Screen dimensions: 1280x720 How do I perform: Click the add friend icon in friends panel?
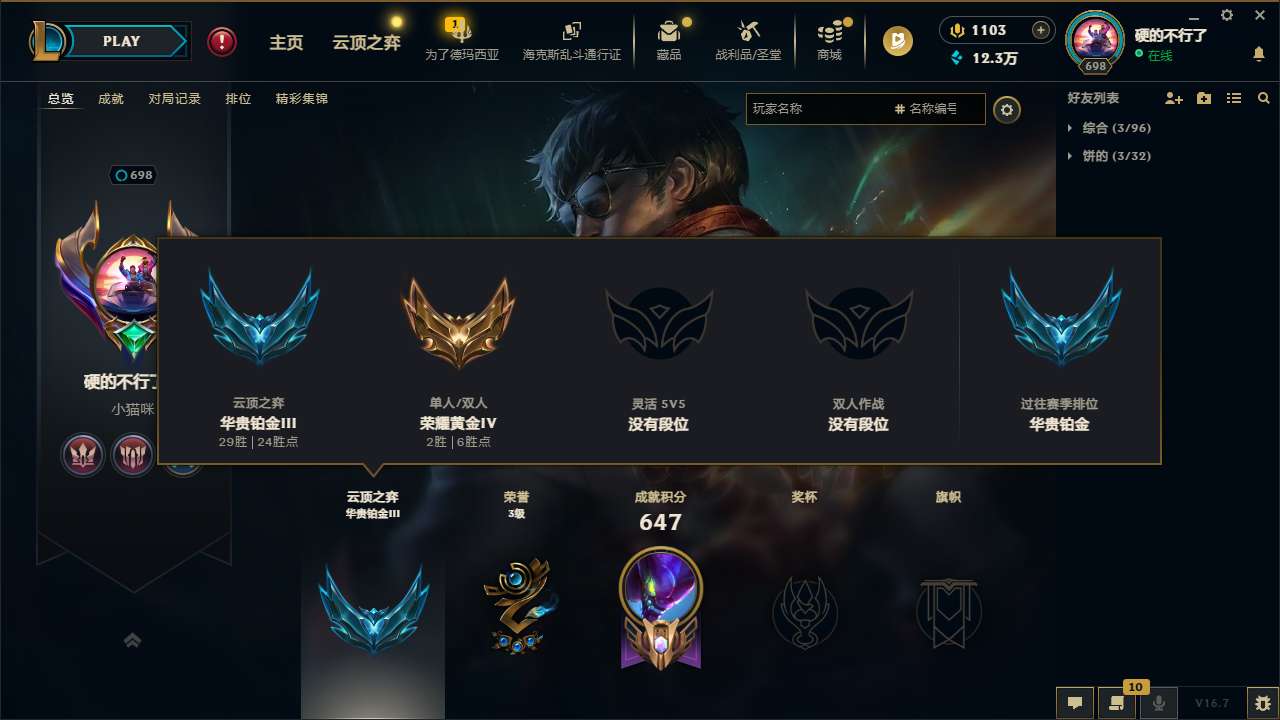(1173, 98)
